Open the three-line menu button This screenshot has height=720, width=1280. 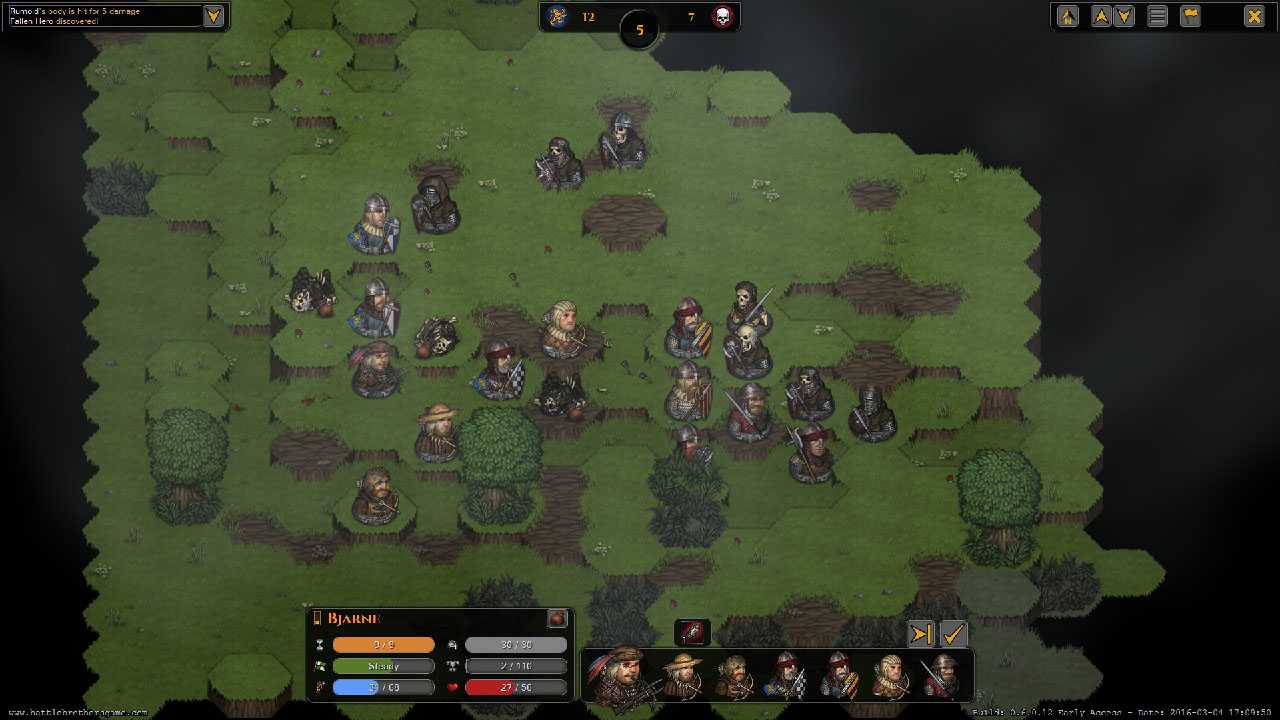[1157, 16]
